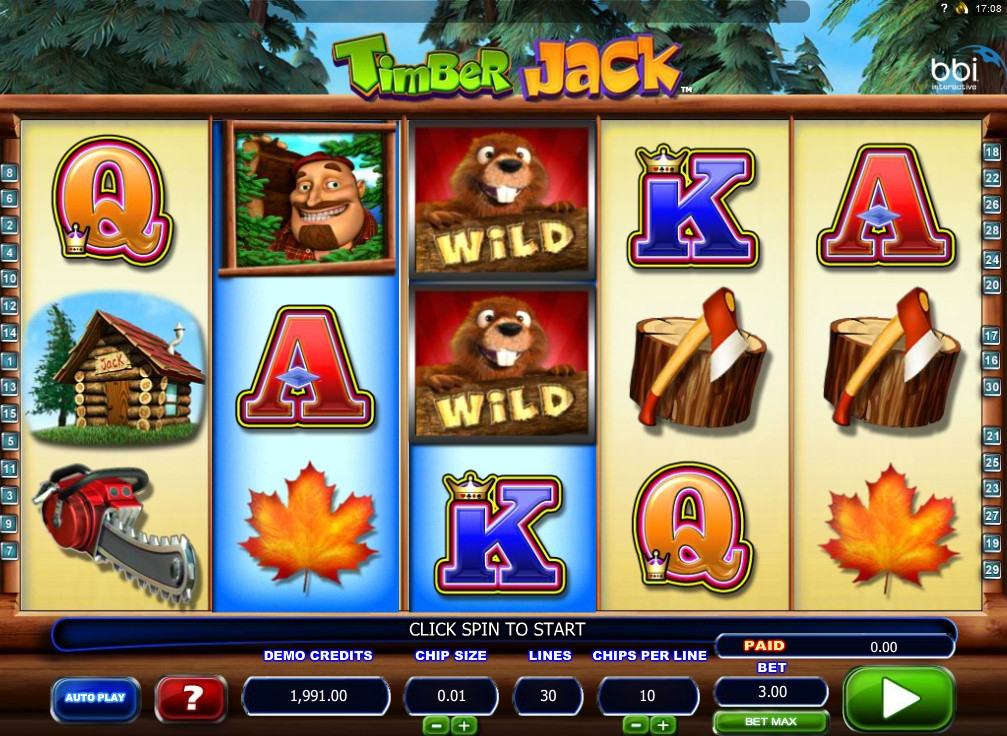Click the payline 7 marker
The height and width of the screenshot is (736, 1007).
(10, 550)
